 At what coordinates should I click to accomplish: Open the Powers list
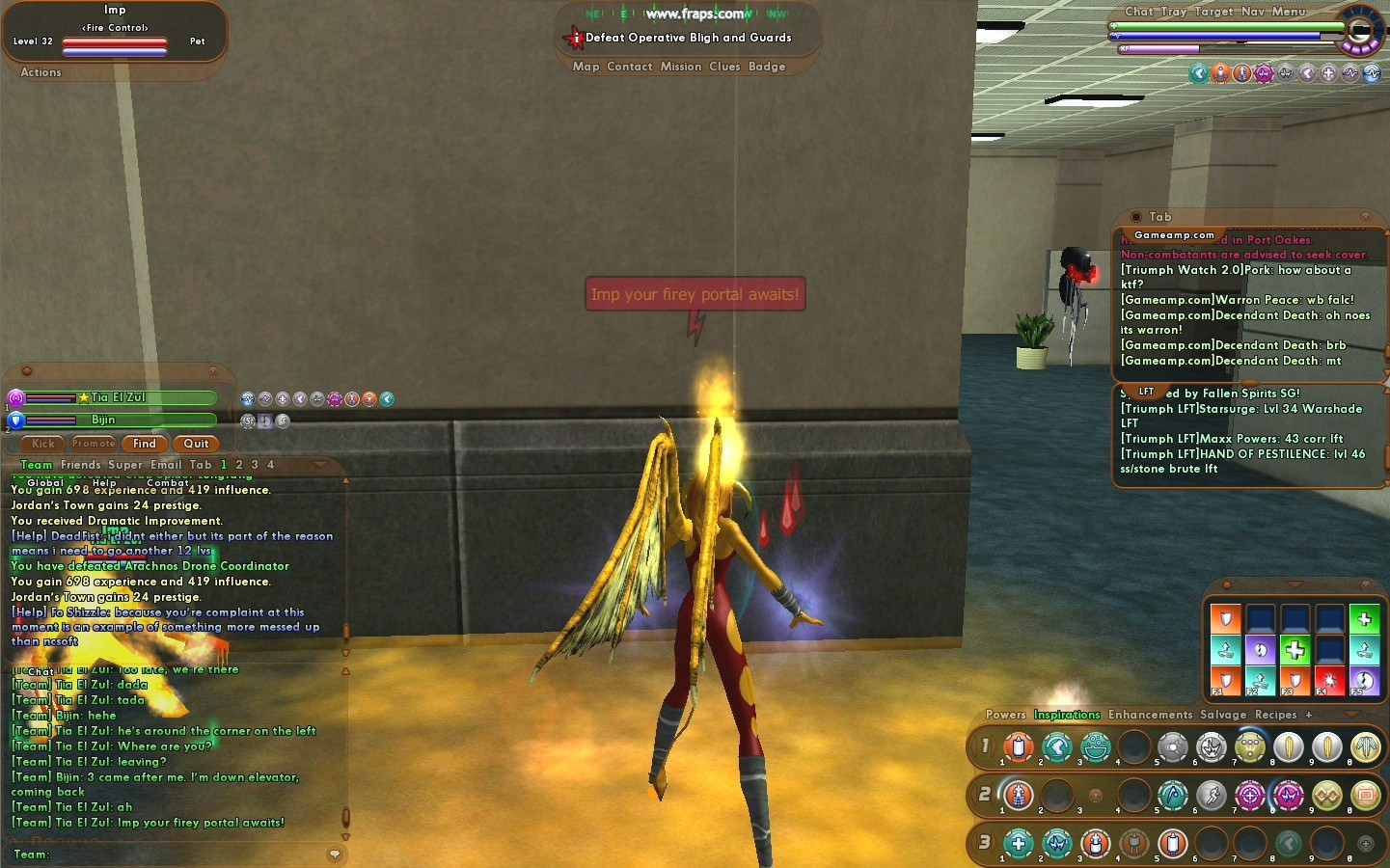point(1005,715)
